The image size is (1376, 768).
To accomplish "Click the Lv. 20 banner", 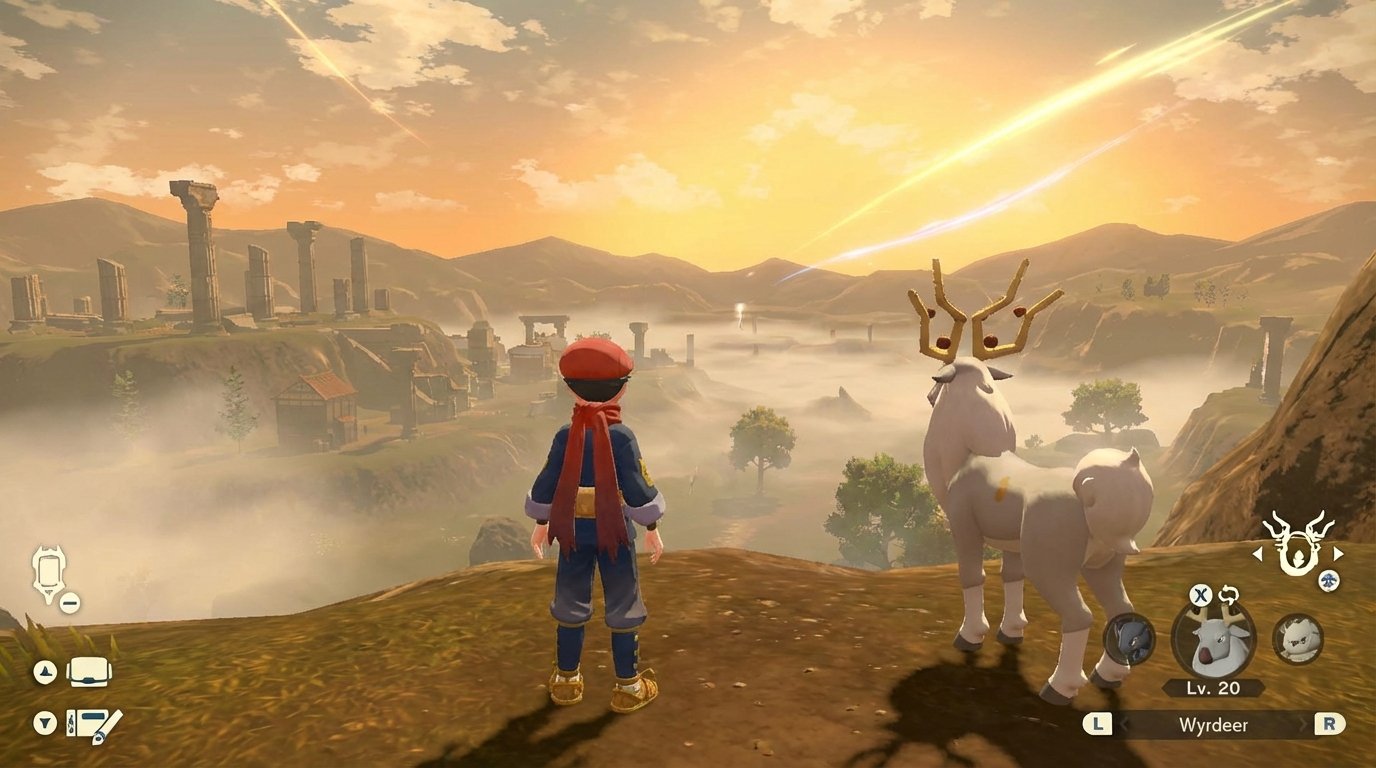I will click(x=1212, y=686).
